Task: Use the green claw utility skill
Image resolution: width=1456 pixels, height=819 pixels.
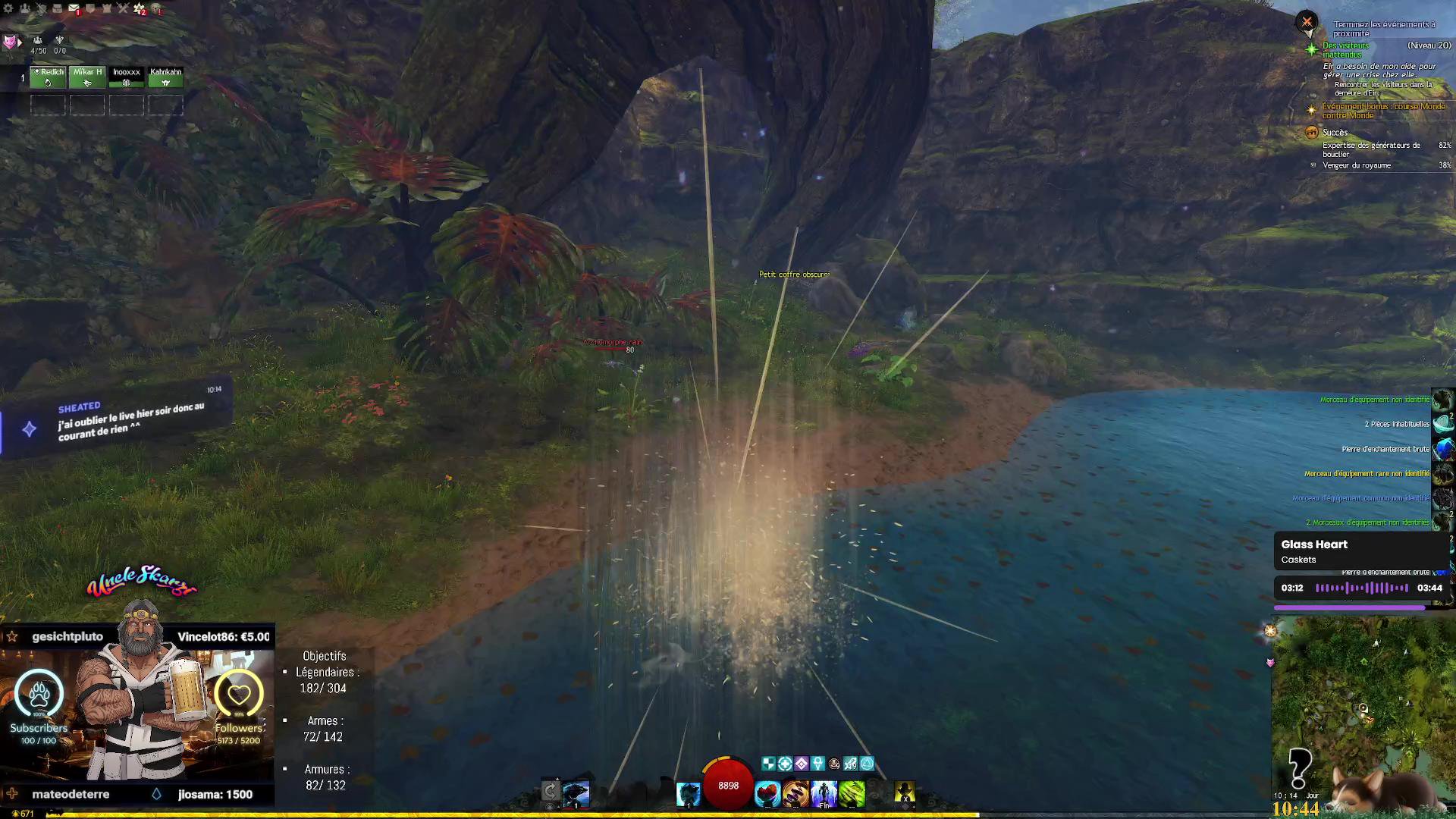Action: click(852, 793)
